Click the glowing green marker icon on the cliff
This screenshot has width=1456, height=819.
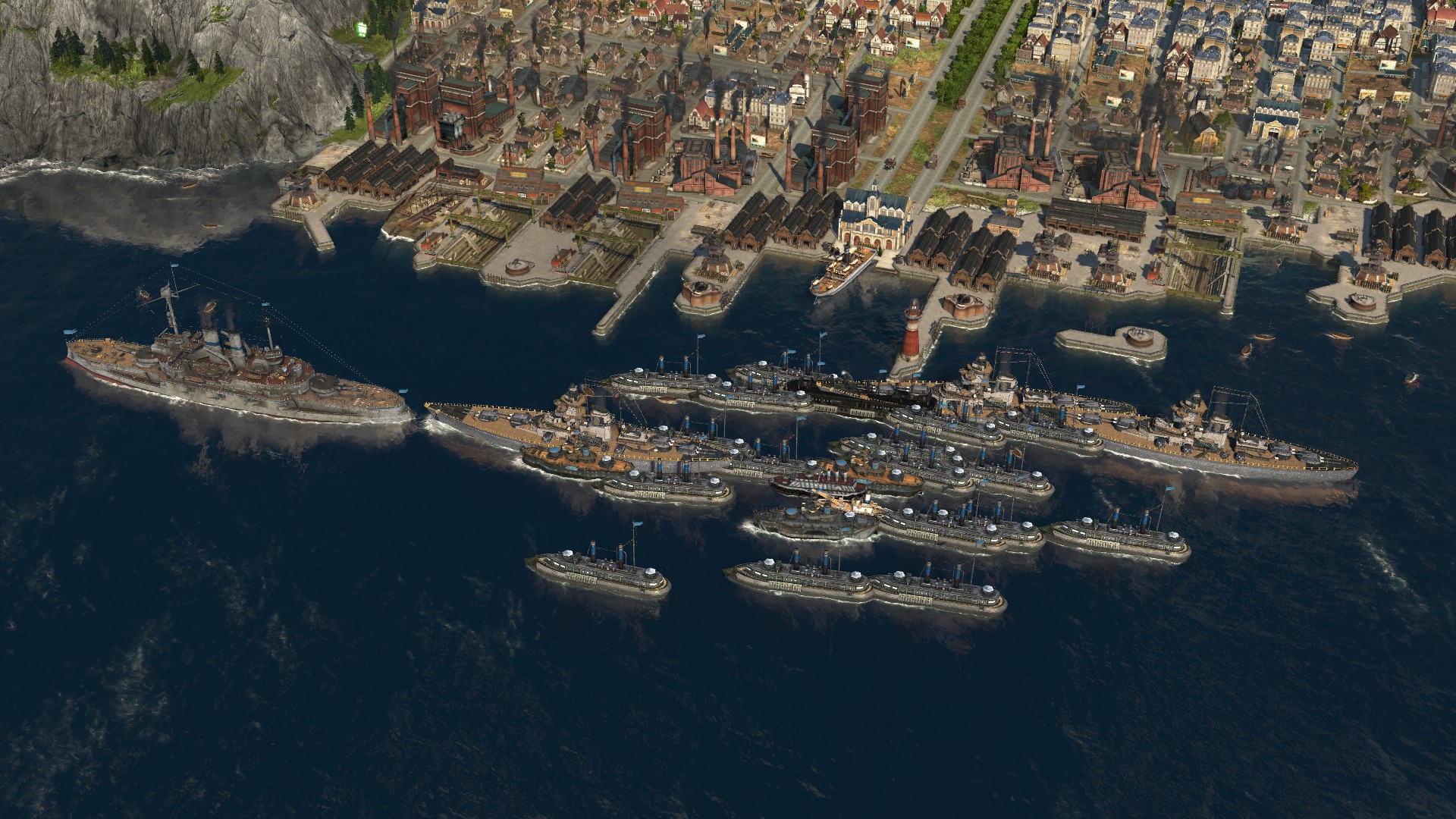pyautogui.click(x=362, y=30)
